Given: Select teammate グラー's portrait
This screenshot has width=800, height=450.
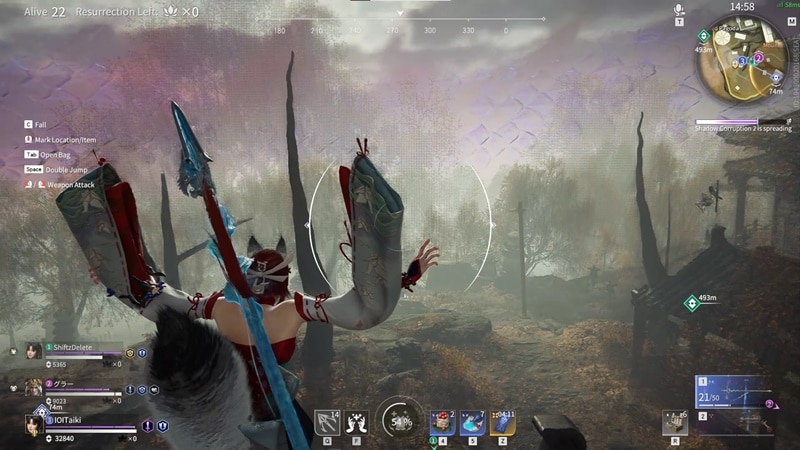Looking at the screenshot, I should coord(34,387).
